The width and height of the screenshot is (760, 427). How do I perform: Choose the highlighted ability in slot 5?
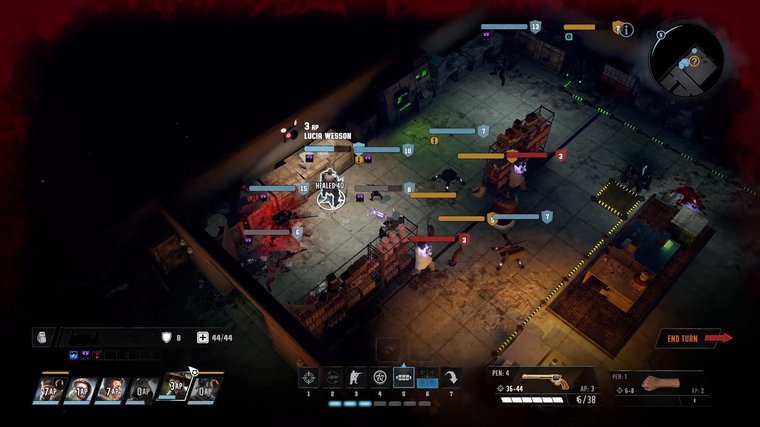[404, 377]
